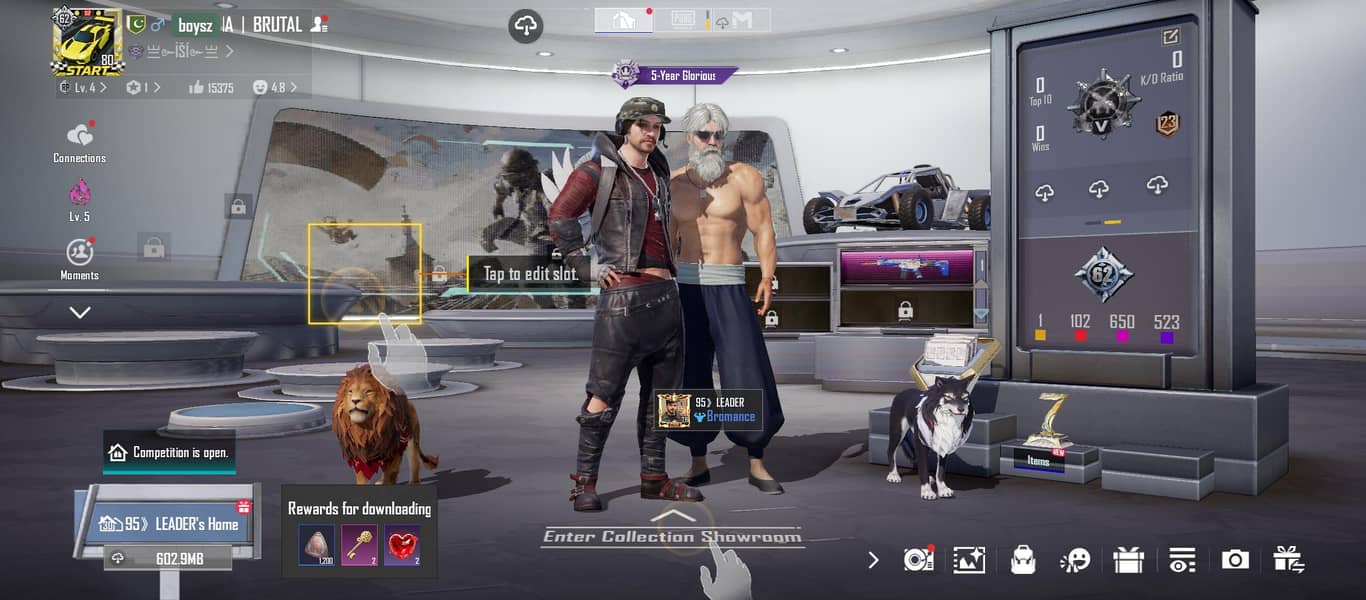This screenshot has height=600, width=1366.
Task: Expand the left menu with the down arrow
Action: (x=80, y=312)
